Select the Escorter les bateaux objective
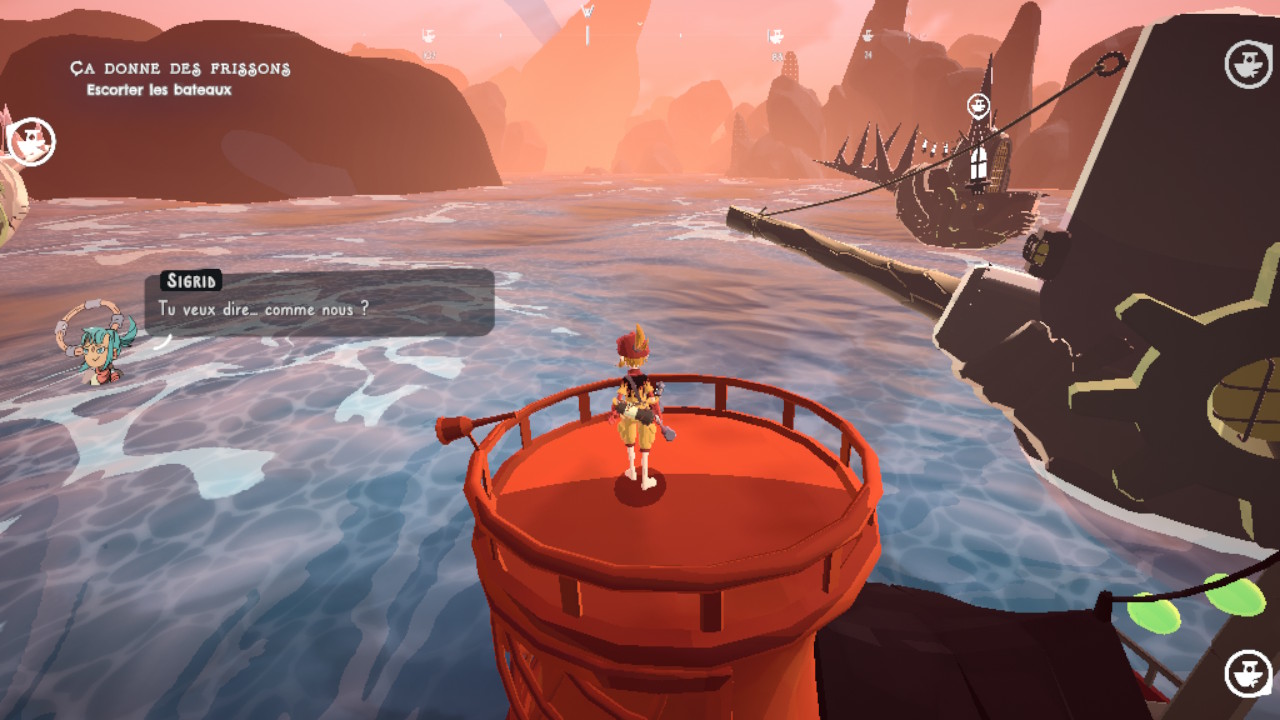The image size is (1280, 720). [x=159, y=90]
